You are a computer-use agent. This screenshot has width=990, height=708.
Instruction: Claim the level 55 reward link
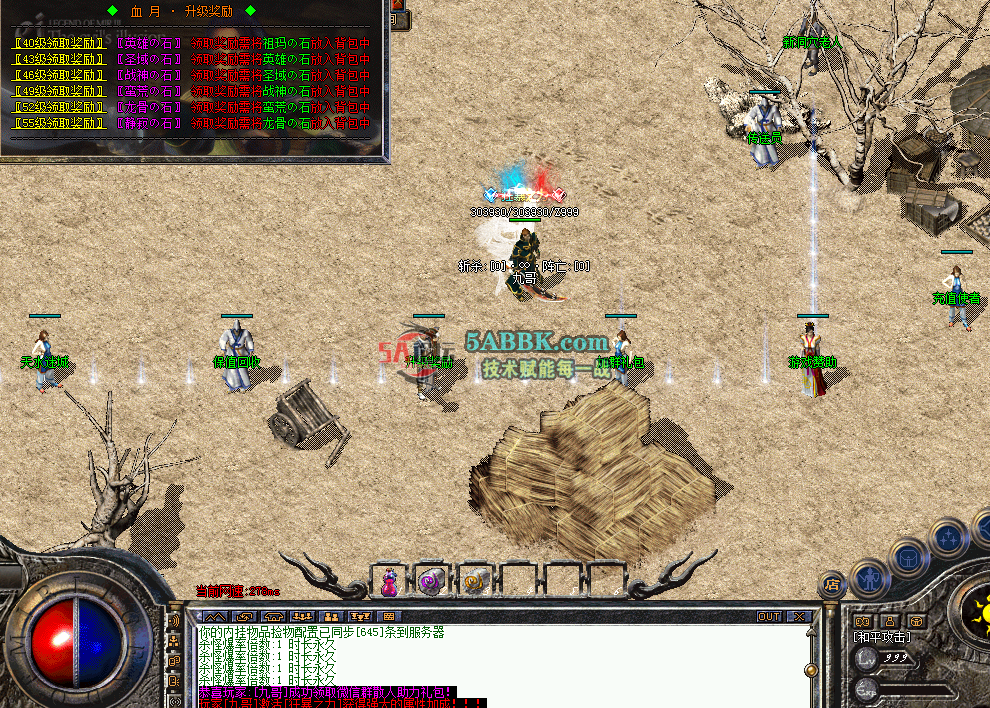[58, 123]
